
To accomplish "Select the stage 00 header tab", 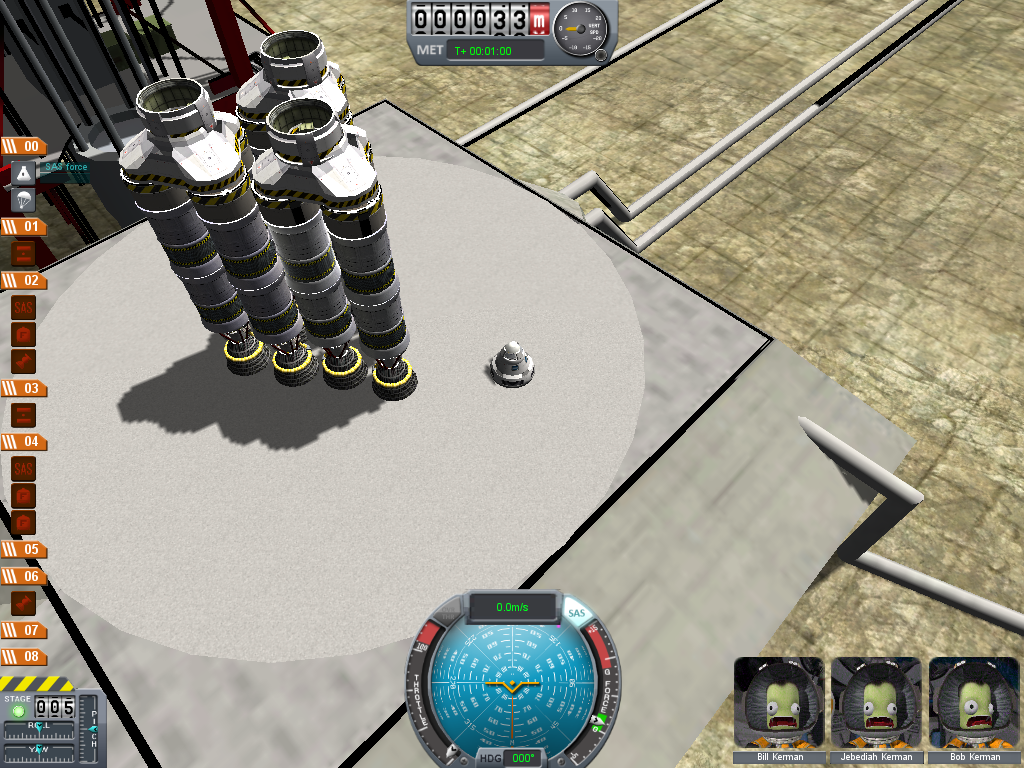I will [23, 146].
